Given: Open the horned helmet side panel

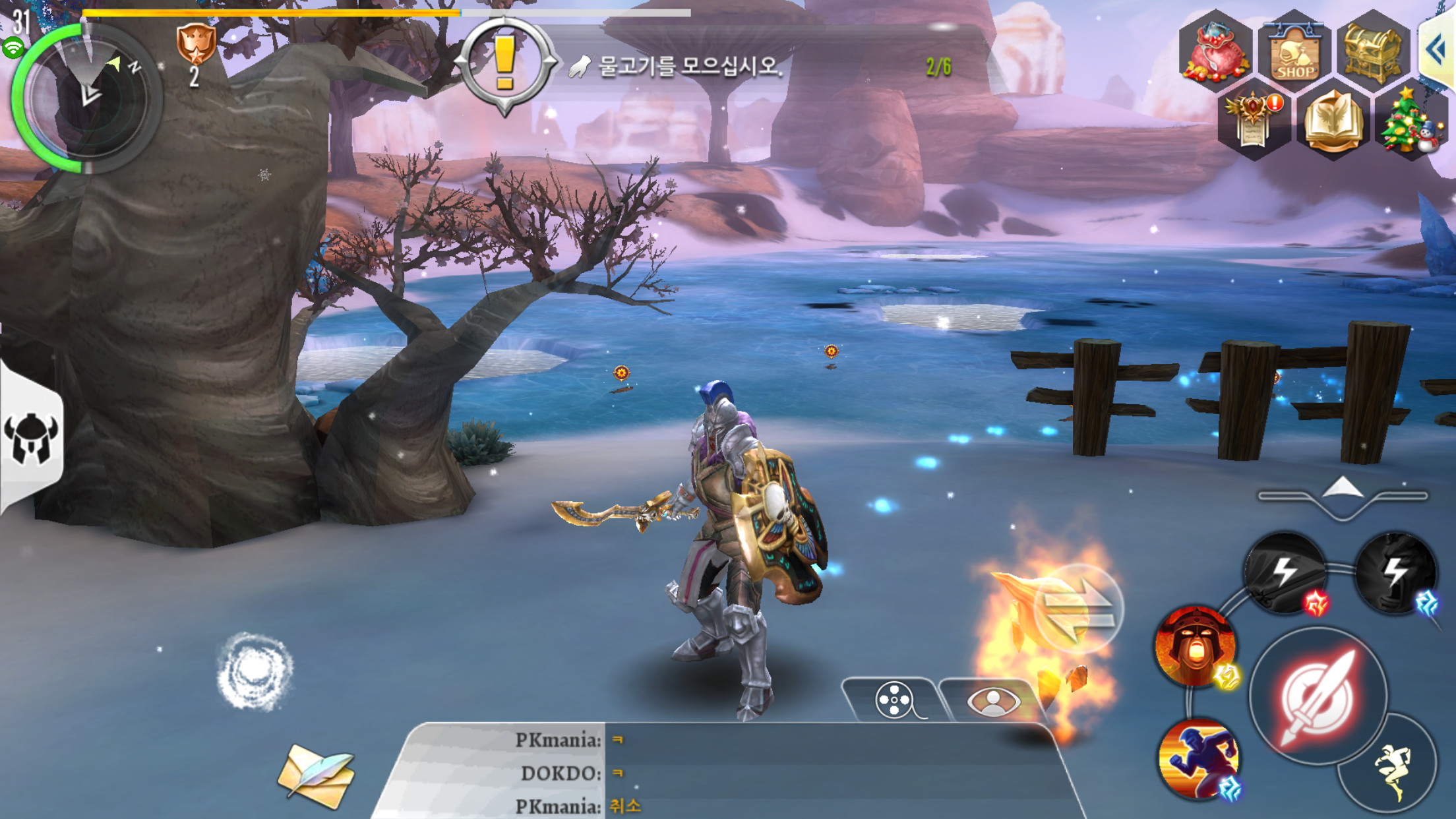Looking at the screenshot, I should (x=31, y=438).
